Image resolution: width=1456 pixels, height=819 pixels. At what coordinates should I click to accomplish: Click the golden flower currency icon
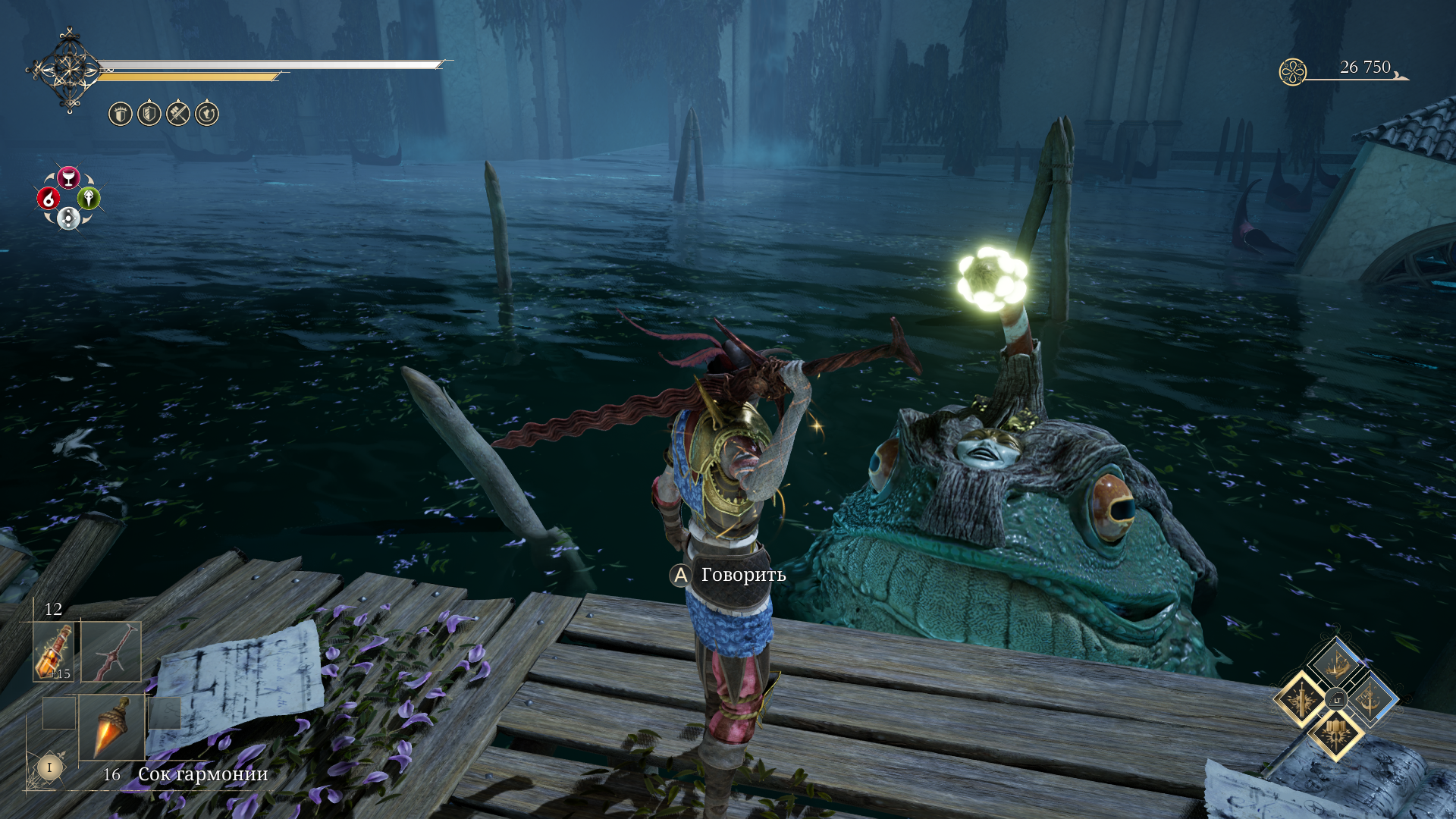1293,72
